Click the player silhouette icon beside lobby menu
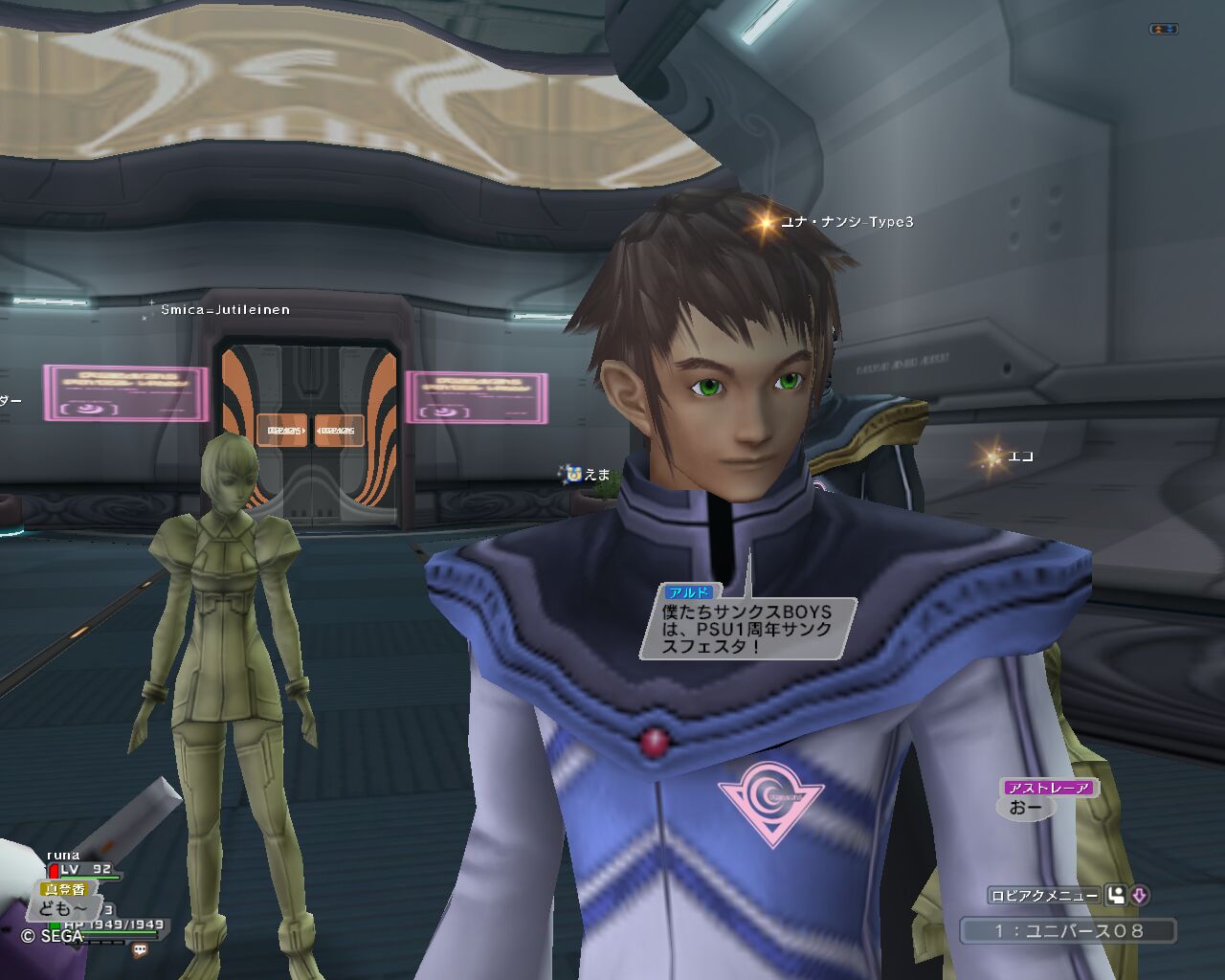The height and width of the screenshot is (980, 1225). [1116, 896]
